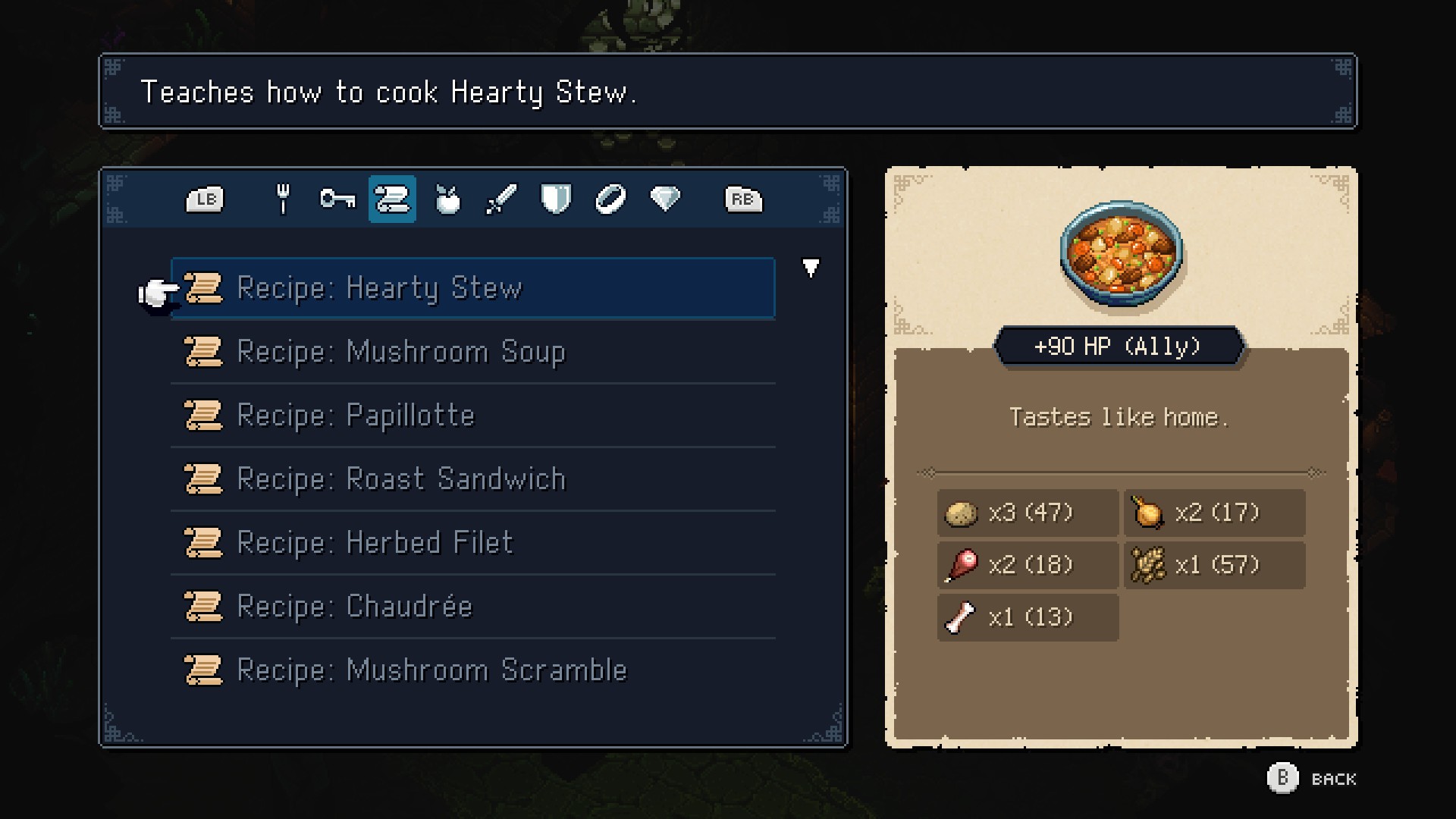Open the key items tab

337,199
